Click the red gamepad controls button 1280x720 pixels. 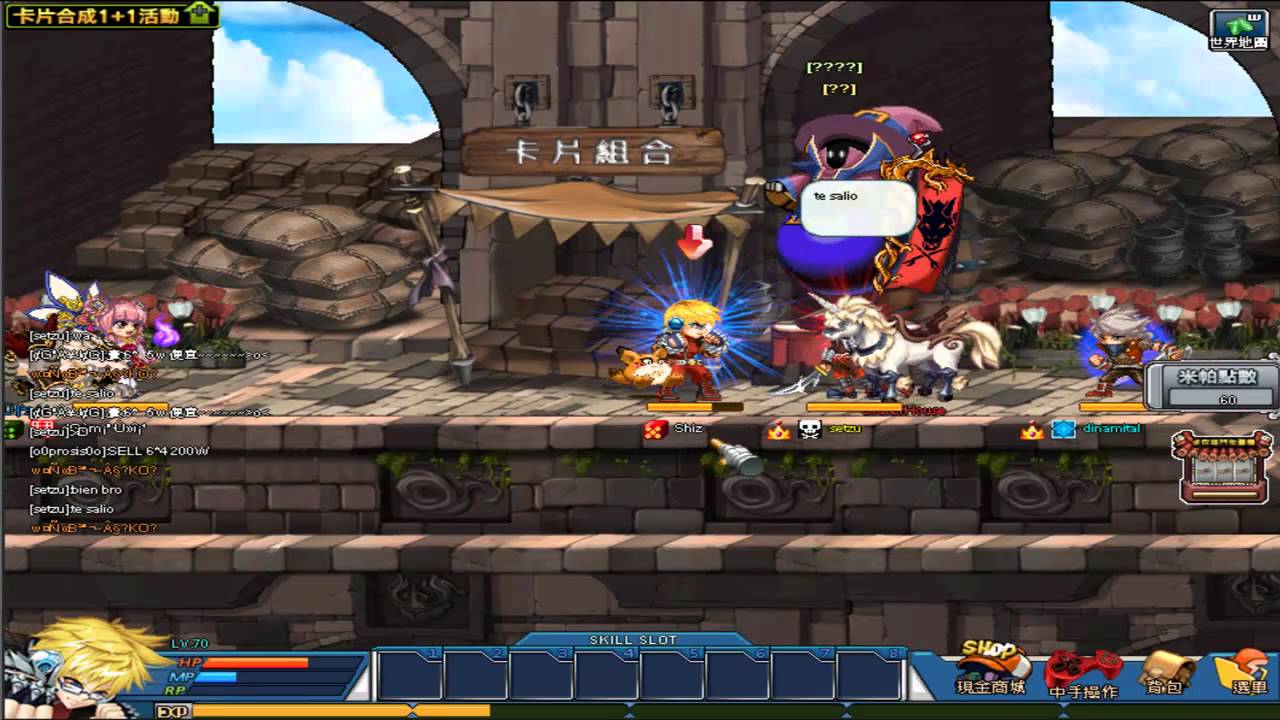click(x=1082, y=672)
